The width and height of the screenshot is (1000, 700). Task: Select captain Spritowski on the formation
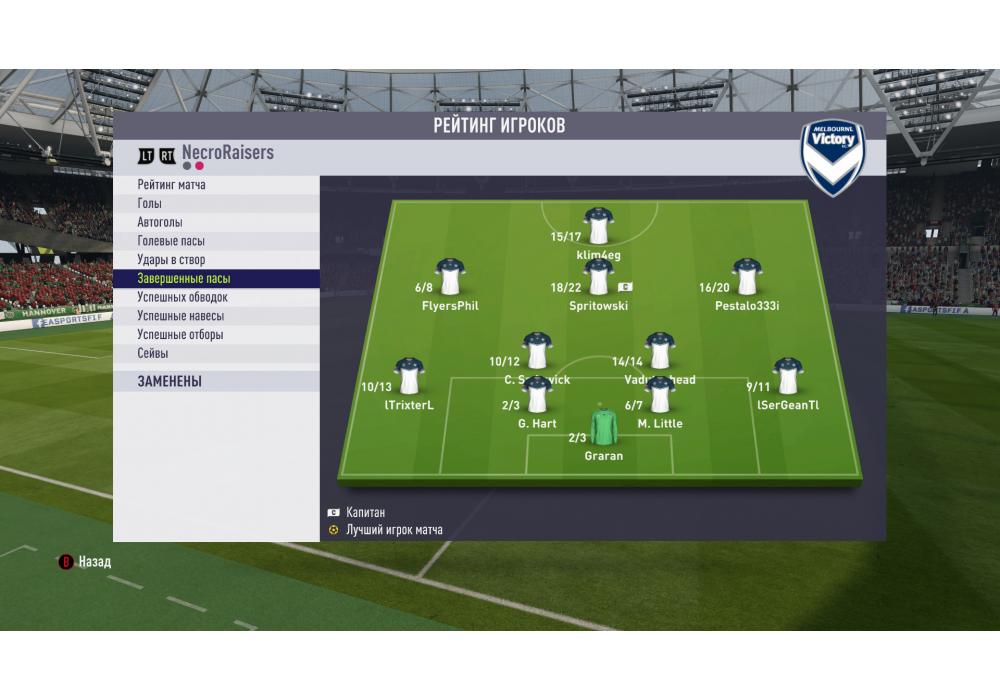pos(598,278)
